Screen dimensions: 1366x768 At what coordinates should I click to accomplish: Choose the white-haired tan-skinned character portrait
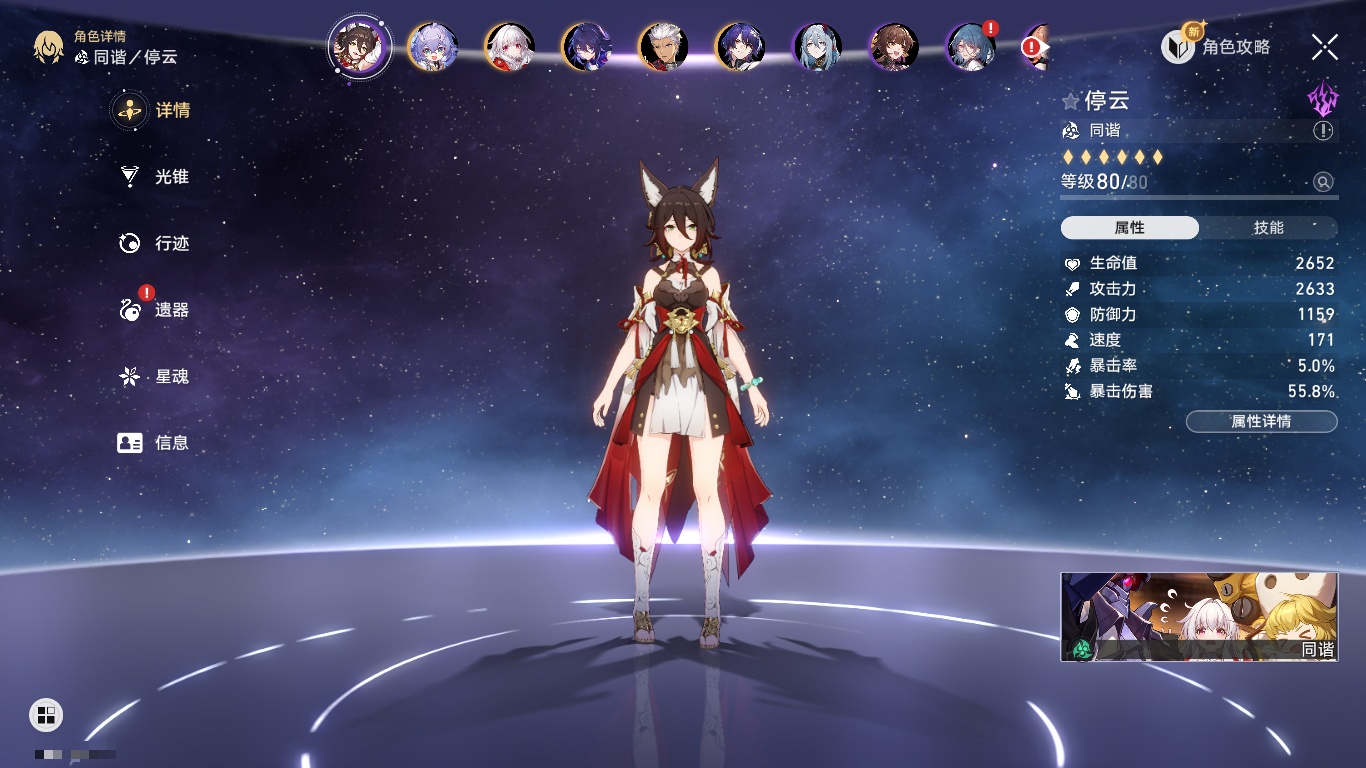point(663,47)
